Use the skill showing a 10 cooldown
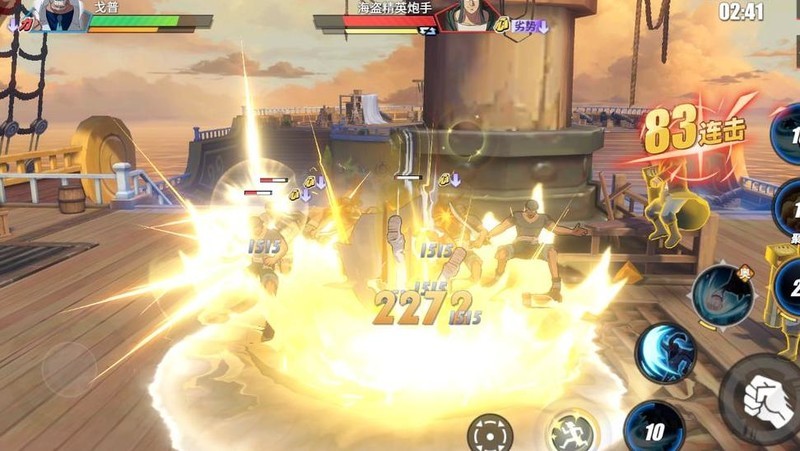The image size is (800, 451). [x=654, y=428]
